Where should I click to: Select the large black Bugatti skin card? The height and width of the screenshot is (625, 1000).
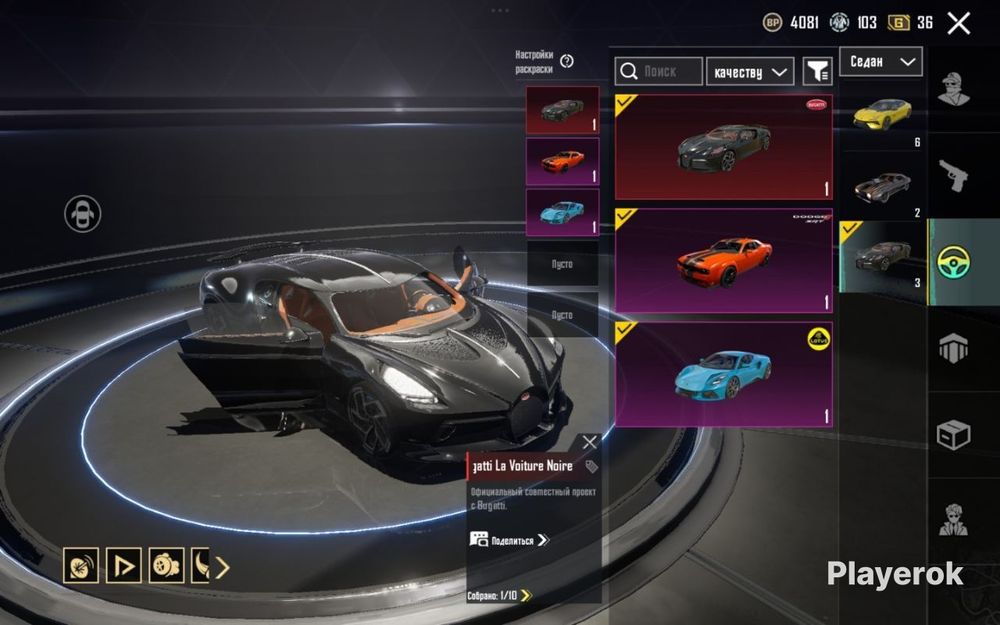pos(723,147)
